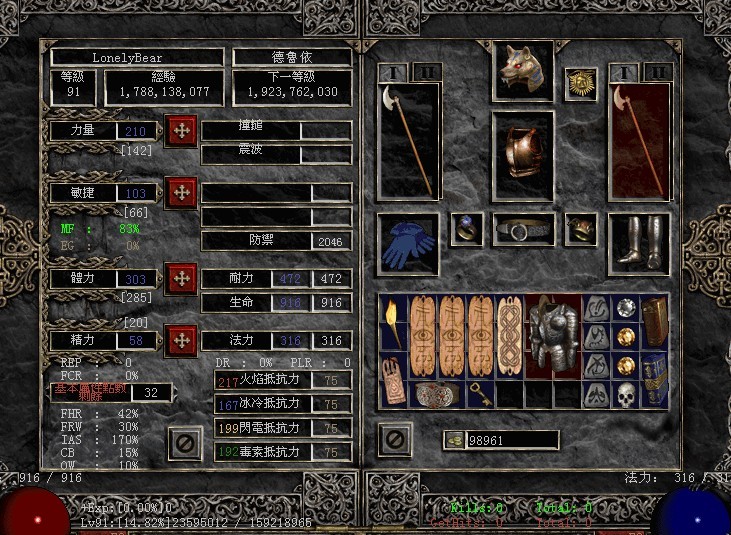This screenshot has width=731, height=535.
Task: Add a point to Strength (力量)
Action: [x=182, y=131]
